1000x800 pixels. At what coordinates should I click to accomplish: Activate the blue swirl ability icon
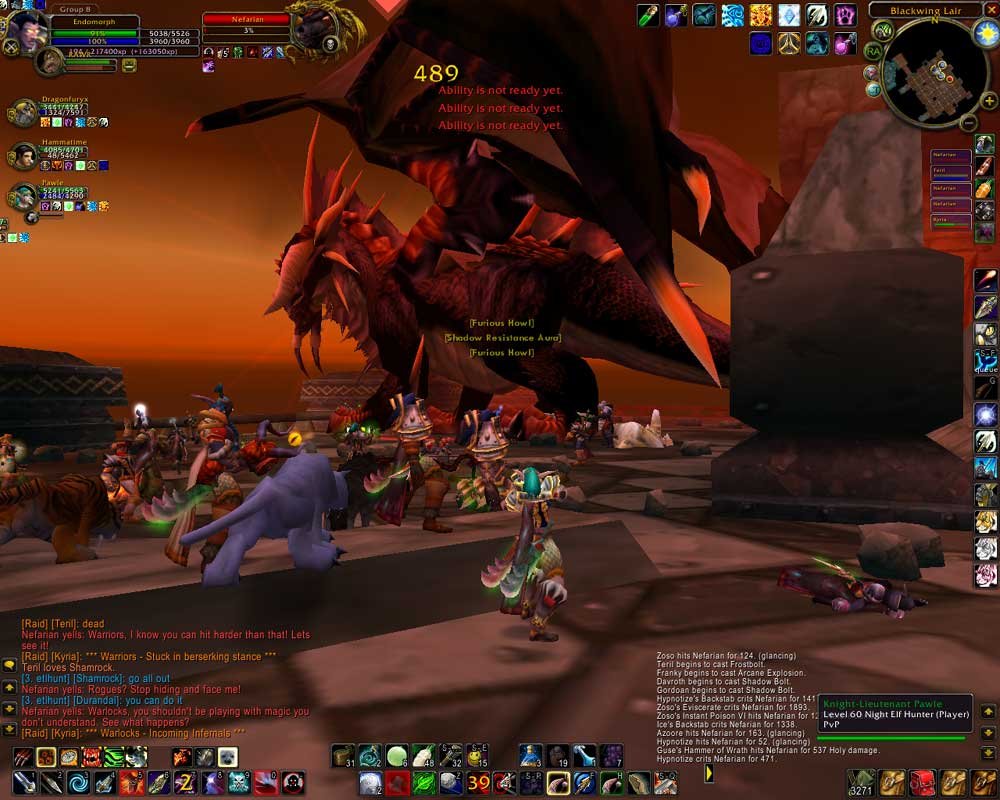pos(78,782)
